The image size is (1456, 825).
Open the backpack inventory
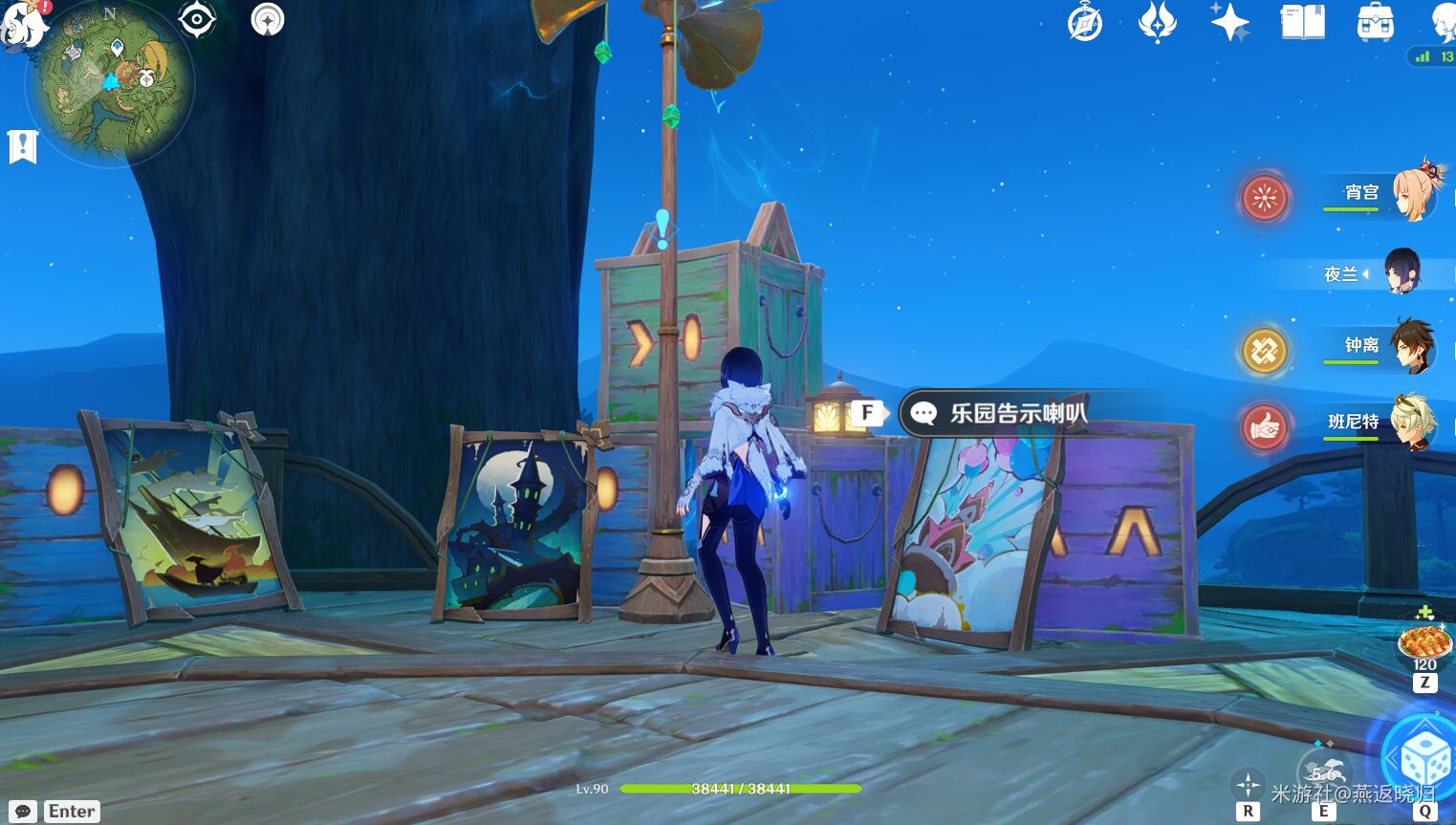pos(1375,22)
